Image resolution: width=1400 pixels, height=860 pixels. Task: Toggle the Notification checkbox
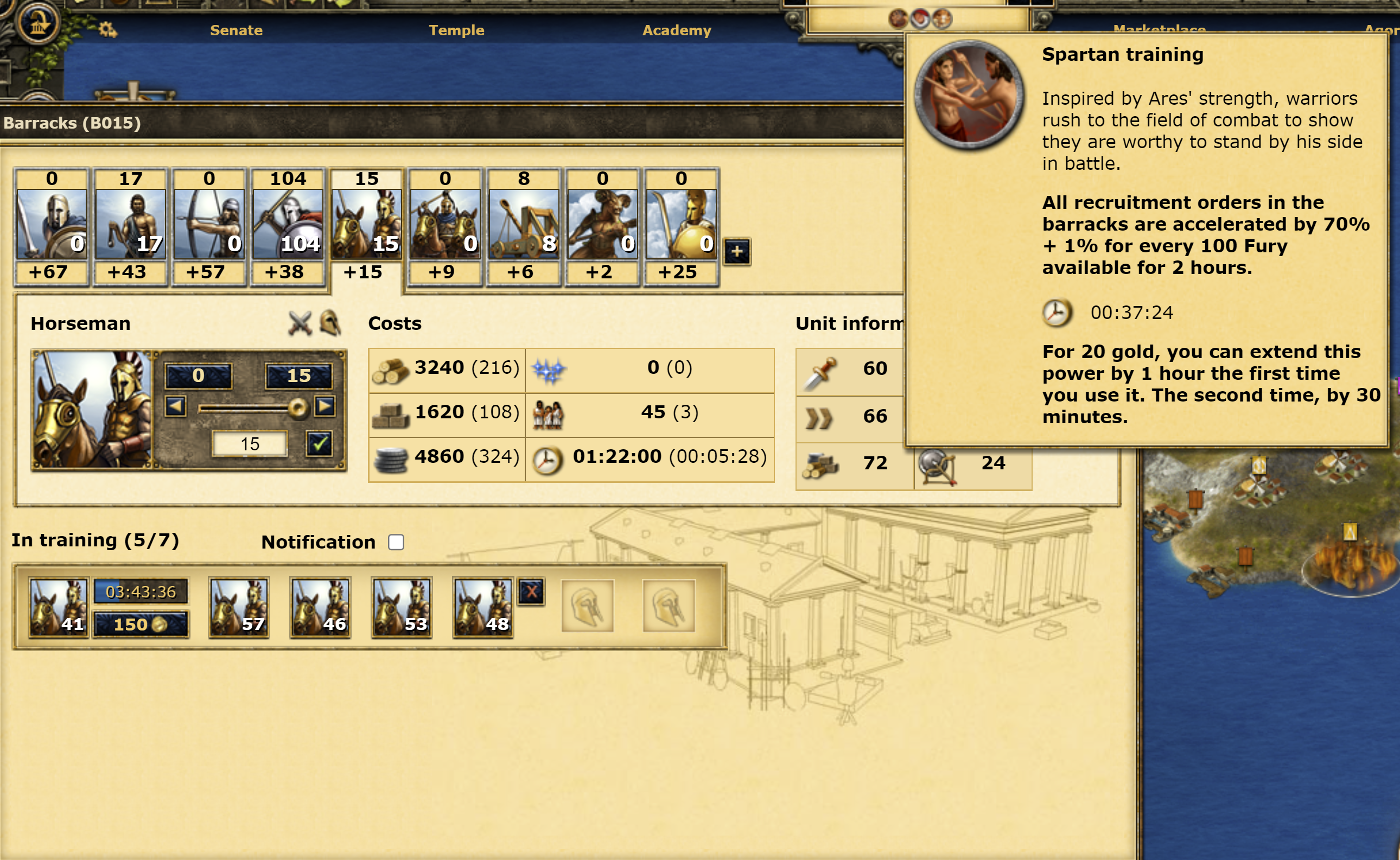coord(396,542)
